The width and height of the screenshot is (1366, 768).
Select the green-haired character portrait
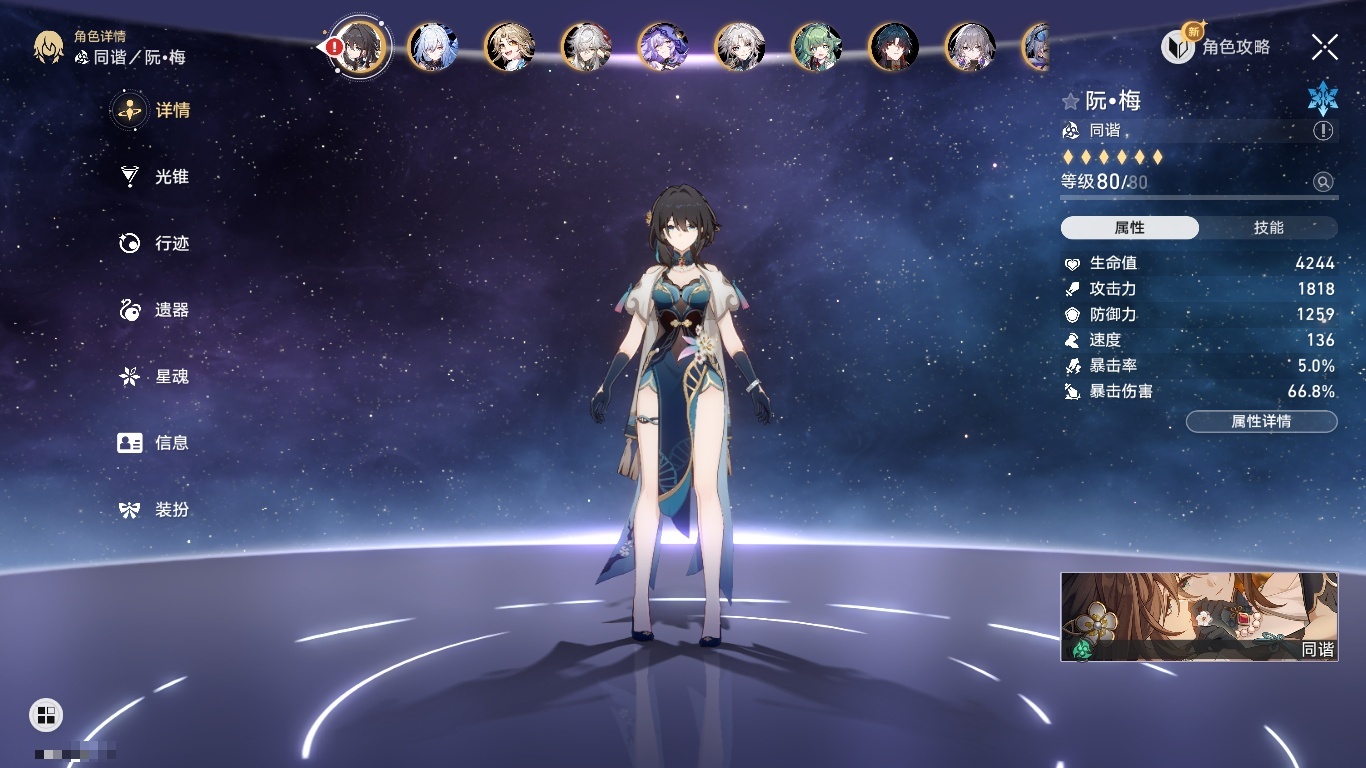(817, 46)
